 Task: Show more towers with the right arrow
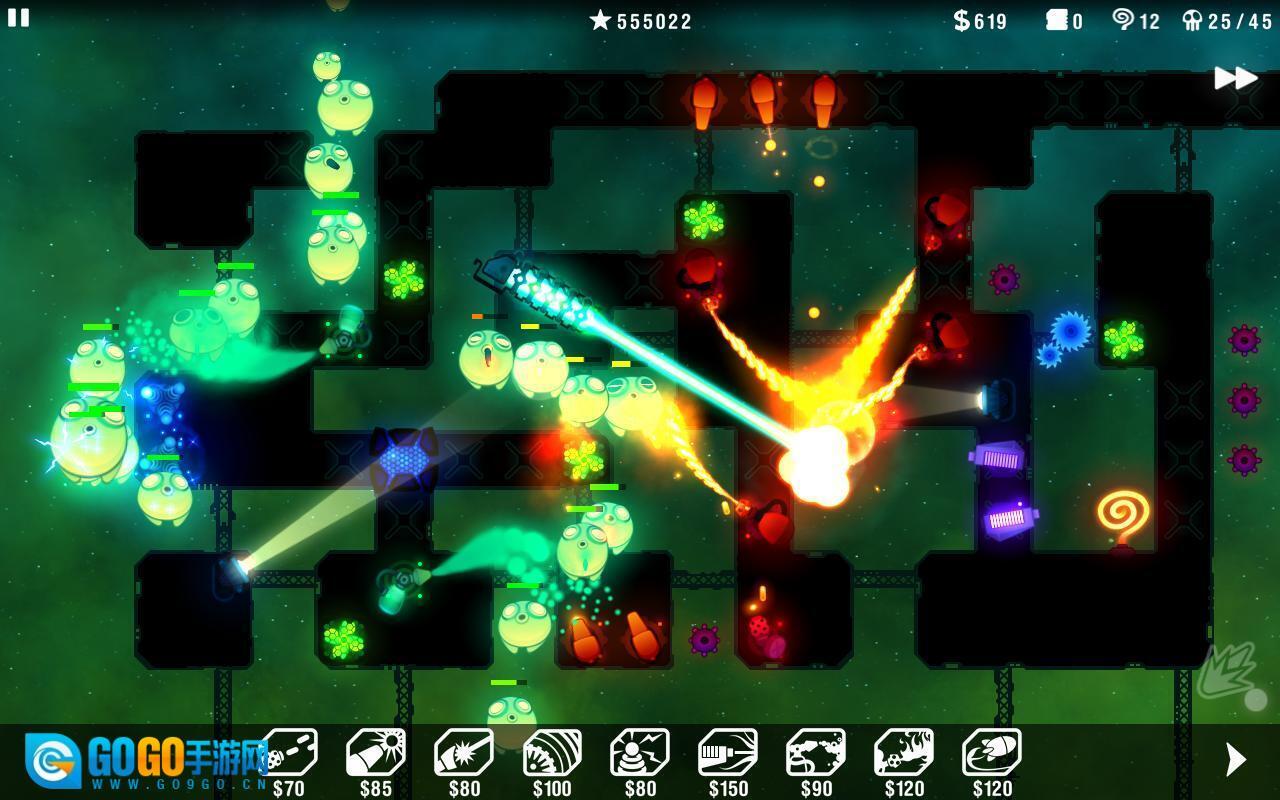point(1236,760)
